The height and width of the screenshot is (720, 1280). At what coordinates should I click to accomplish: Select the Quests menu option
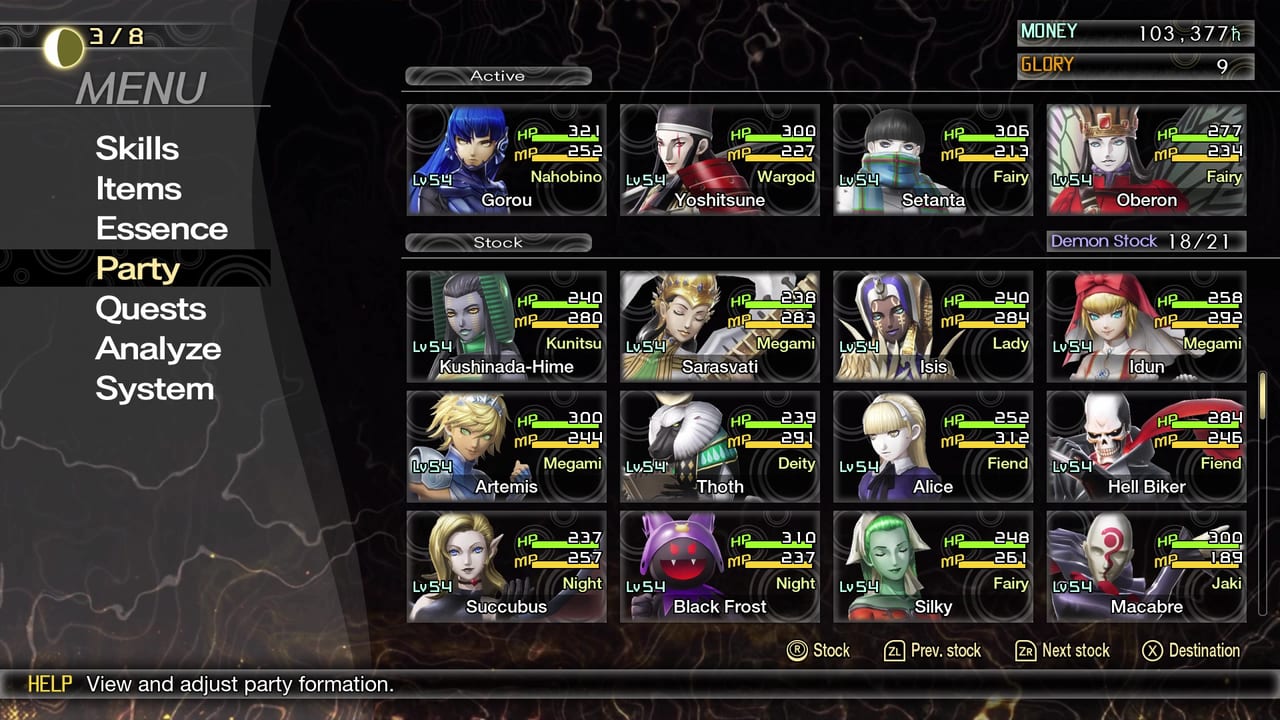150,308
